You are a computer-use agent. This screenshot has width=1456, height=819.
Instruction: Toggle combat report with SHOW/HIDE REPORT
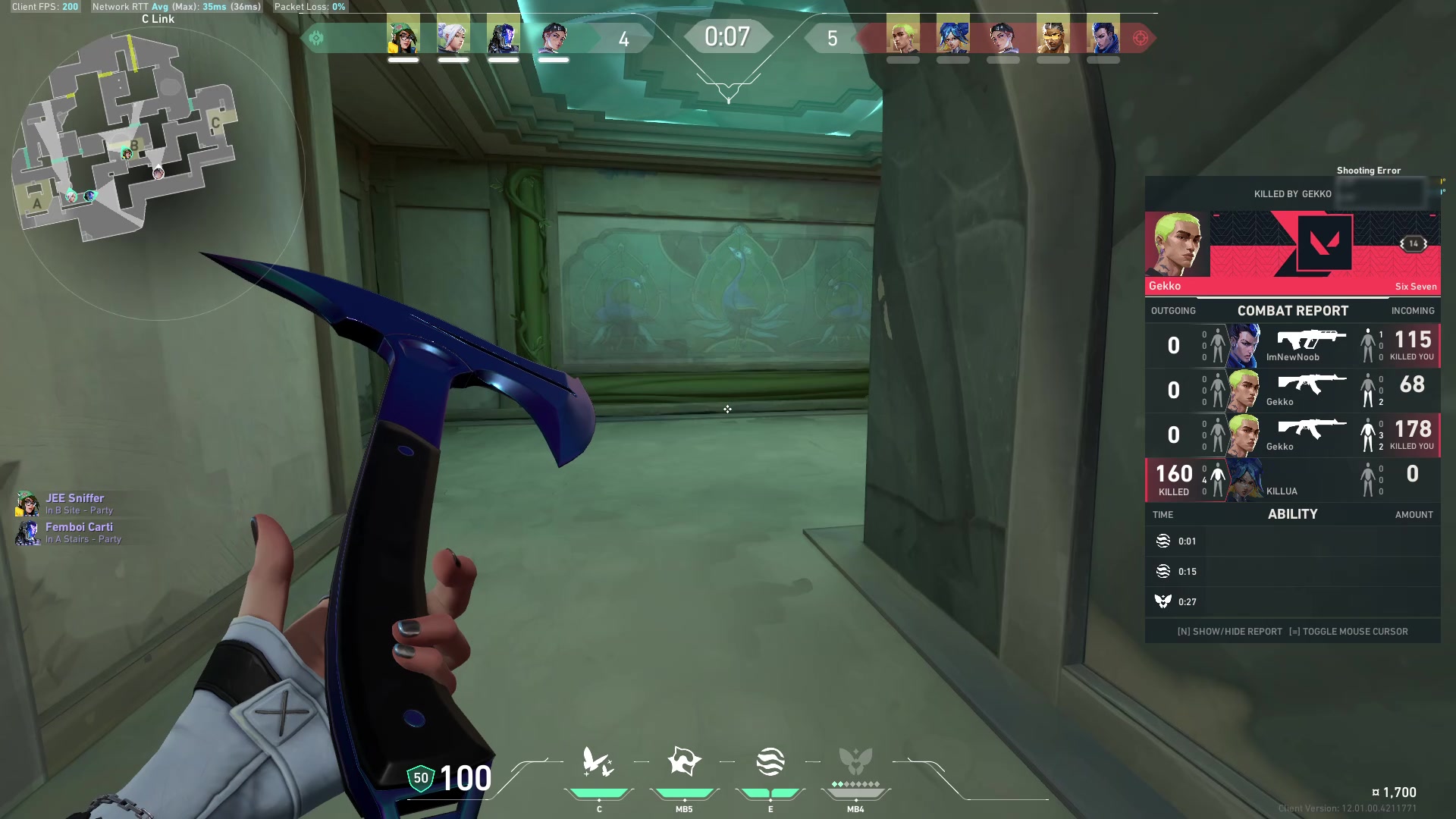click(x=1228, y=631)
